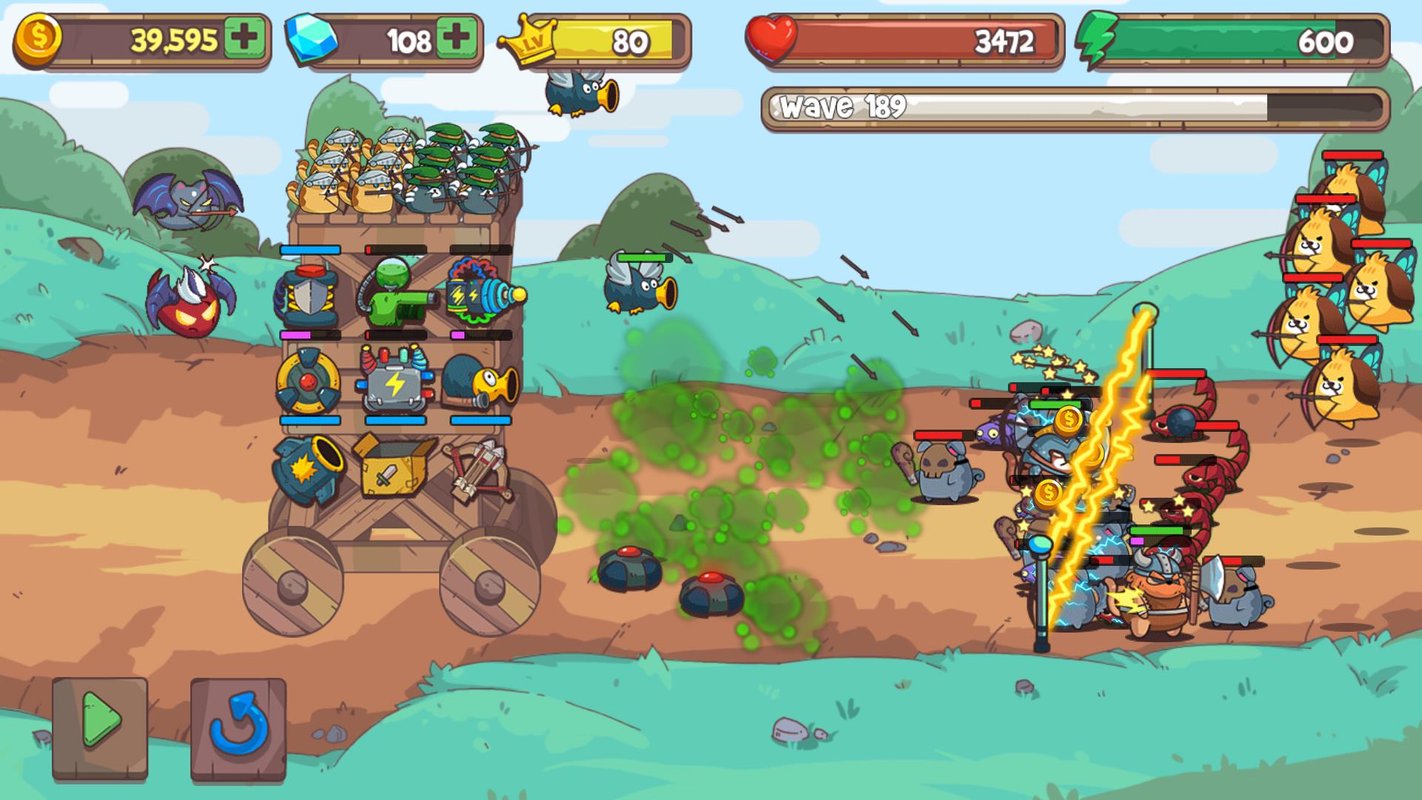Choose the yellow horn cannon slot
1422x800 pixels.
(481, 381)
